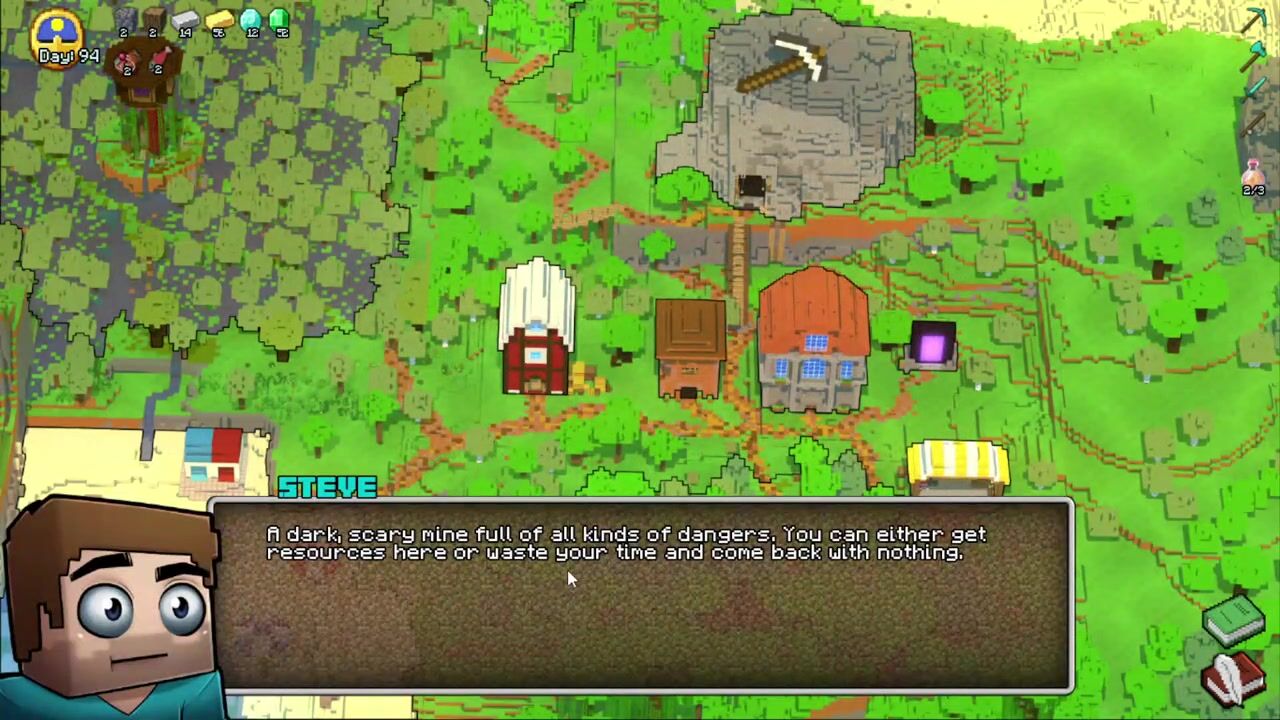
Task: Visit the red barn with white roof
Action: (x=537, y=328)
